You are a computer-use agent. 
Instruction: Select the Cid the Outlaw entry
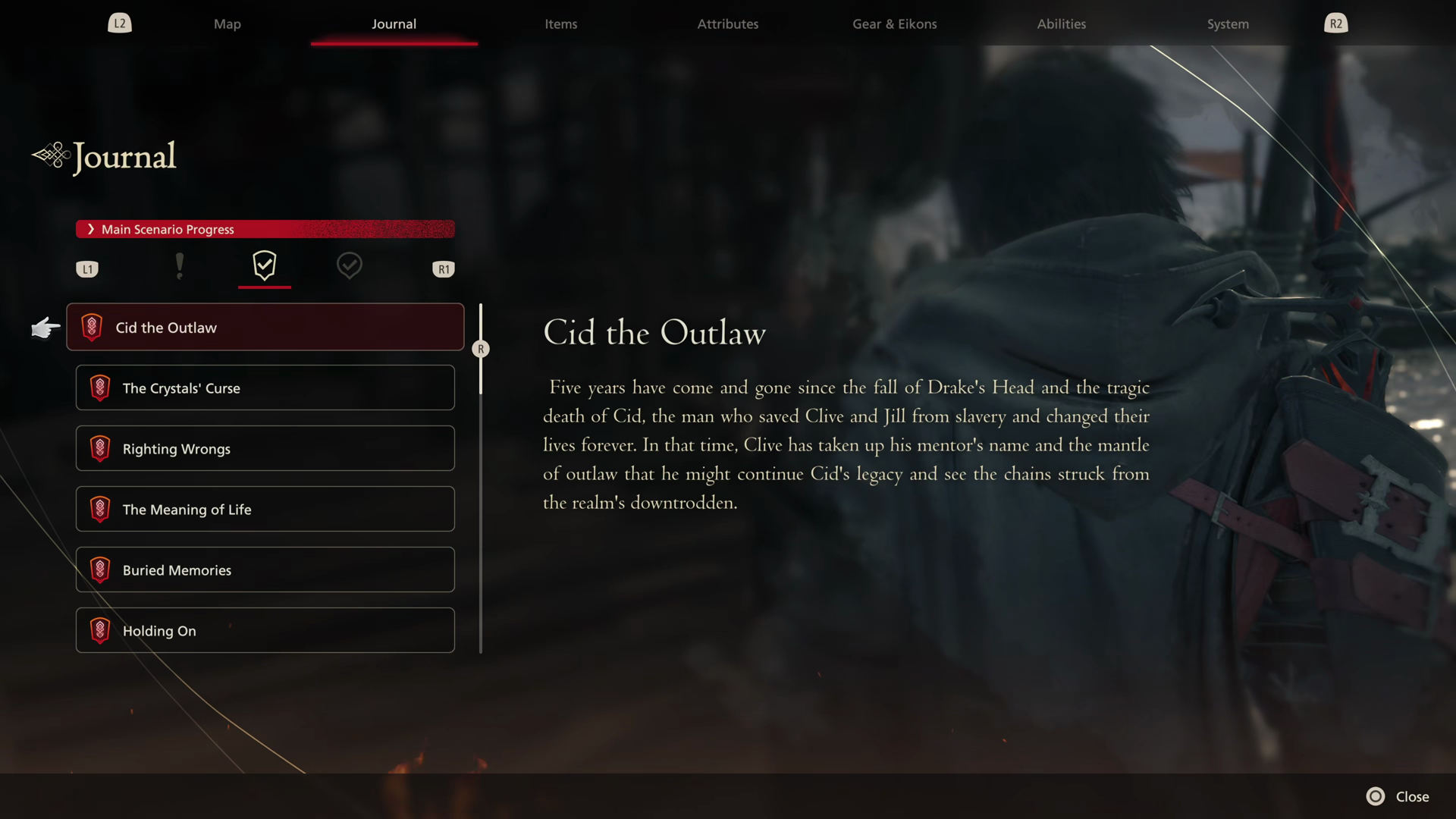(x=265, y=327)
